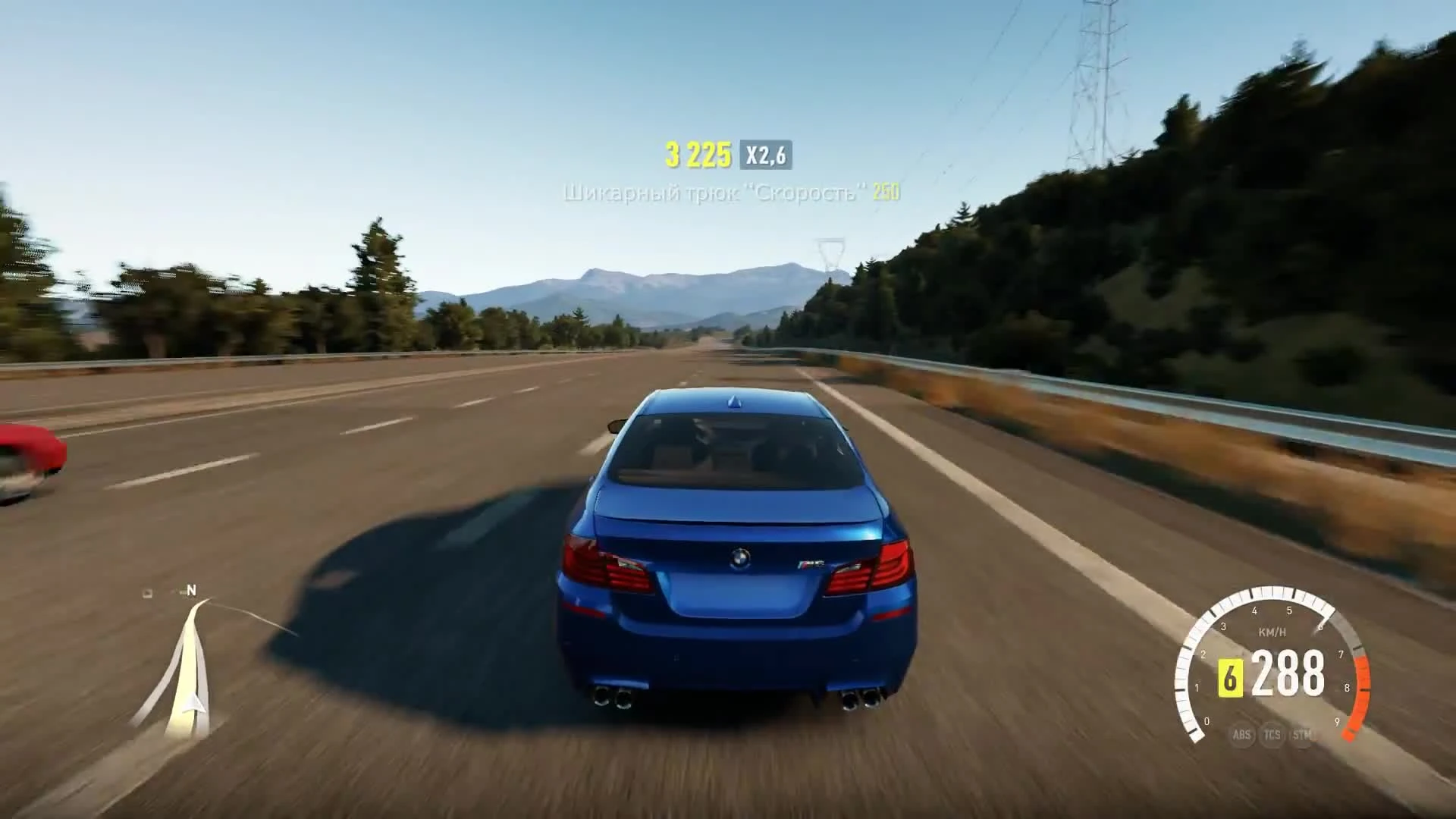Viewport: 1456px width, 819px height.
Task: Click the number 9 on the tachometer dial
Action: [1337, 722]
